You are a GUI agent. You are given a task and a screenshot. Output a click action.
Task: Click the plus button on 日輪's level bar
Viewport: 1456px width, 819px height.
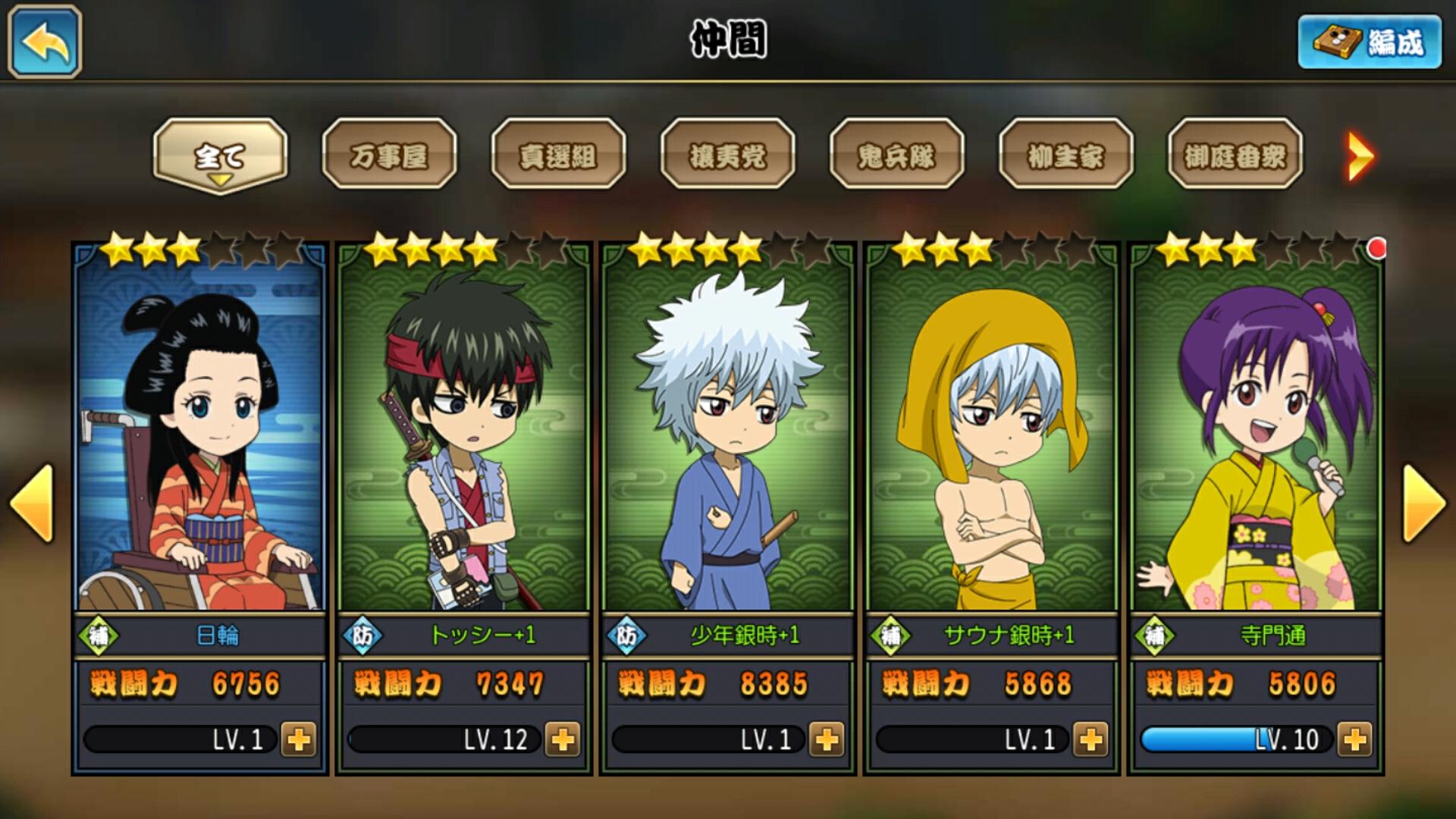(x=299, y=739)
